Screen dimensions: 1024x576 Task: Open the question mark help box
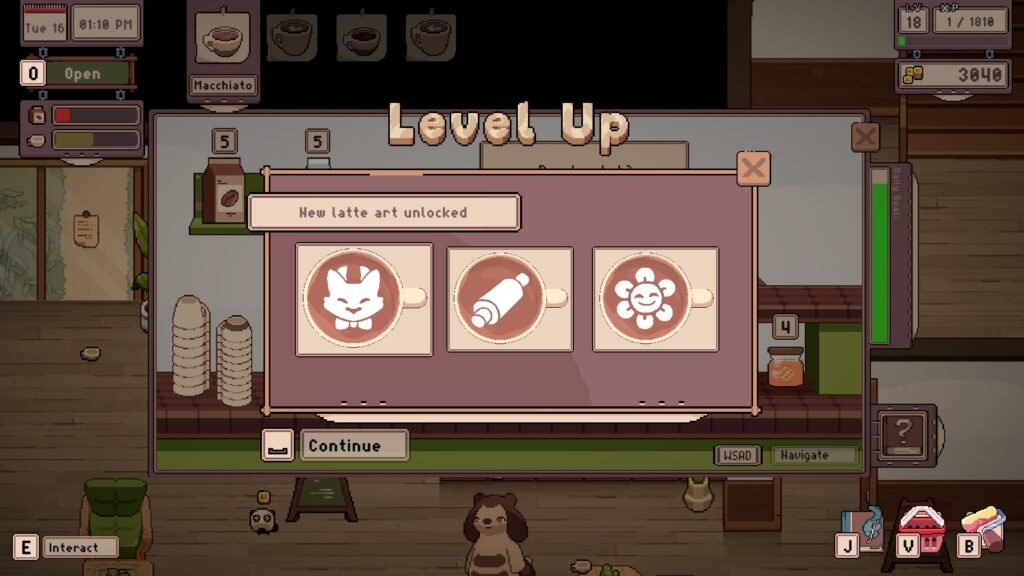(x=903, y=433)
